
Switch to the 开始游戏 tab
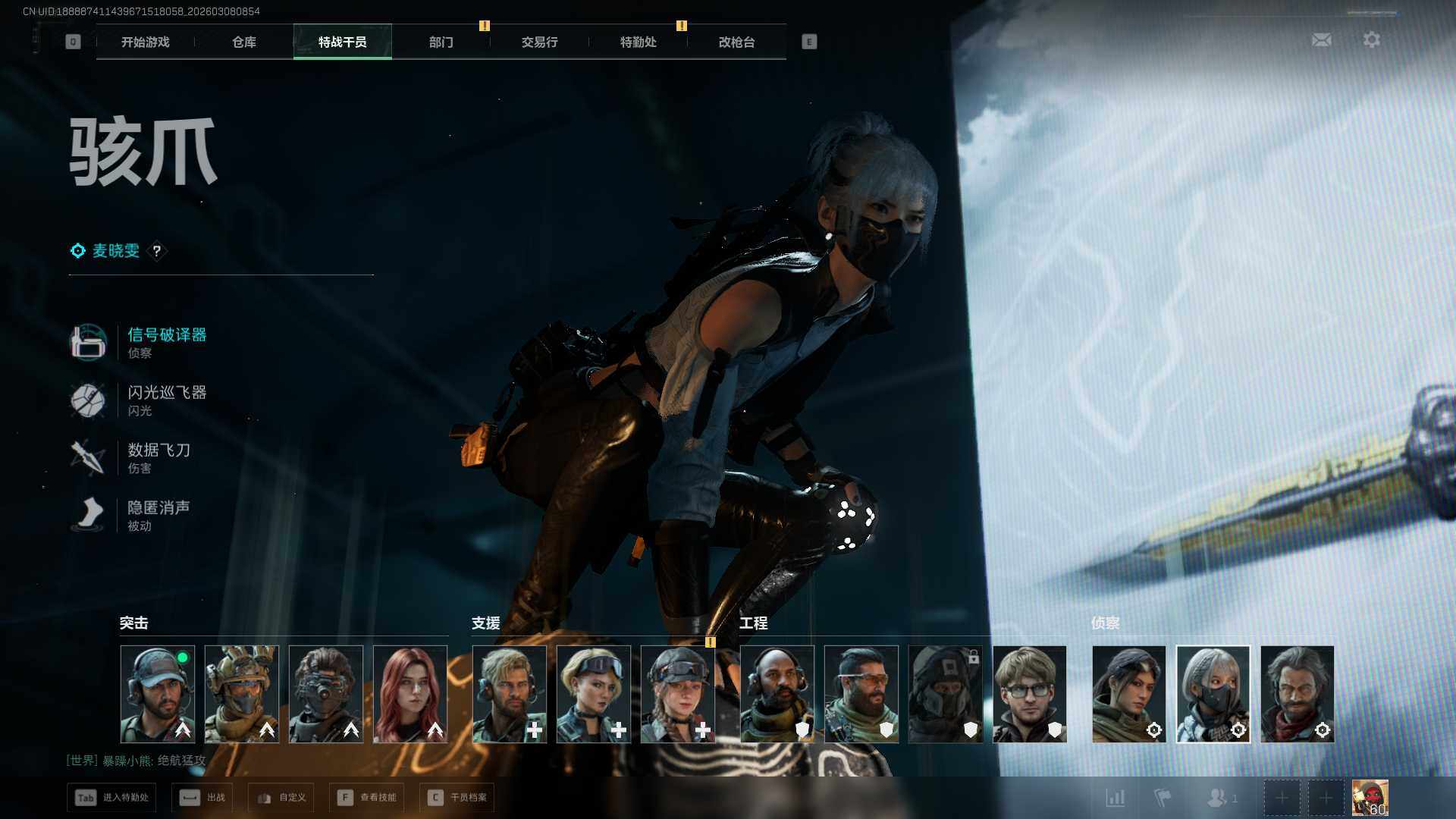146,42
